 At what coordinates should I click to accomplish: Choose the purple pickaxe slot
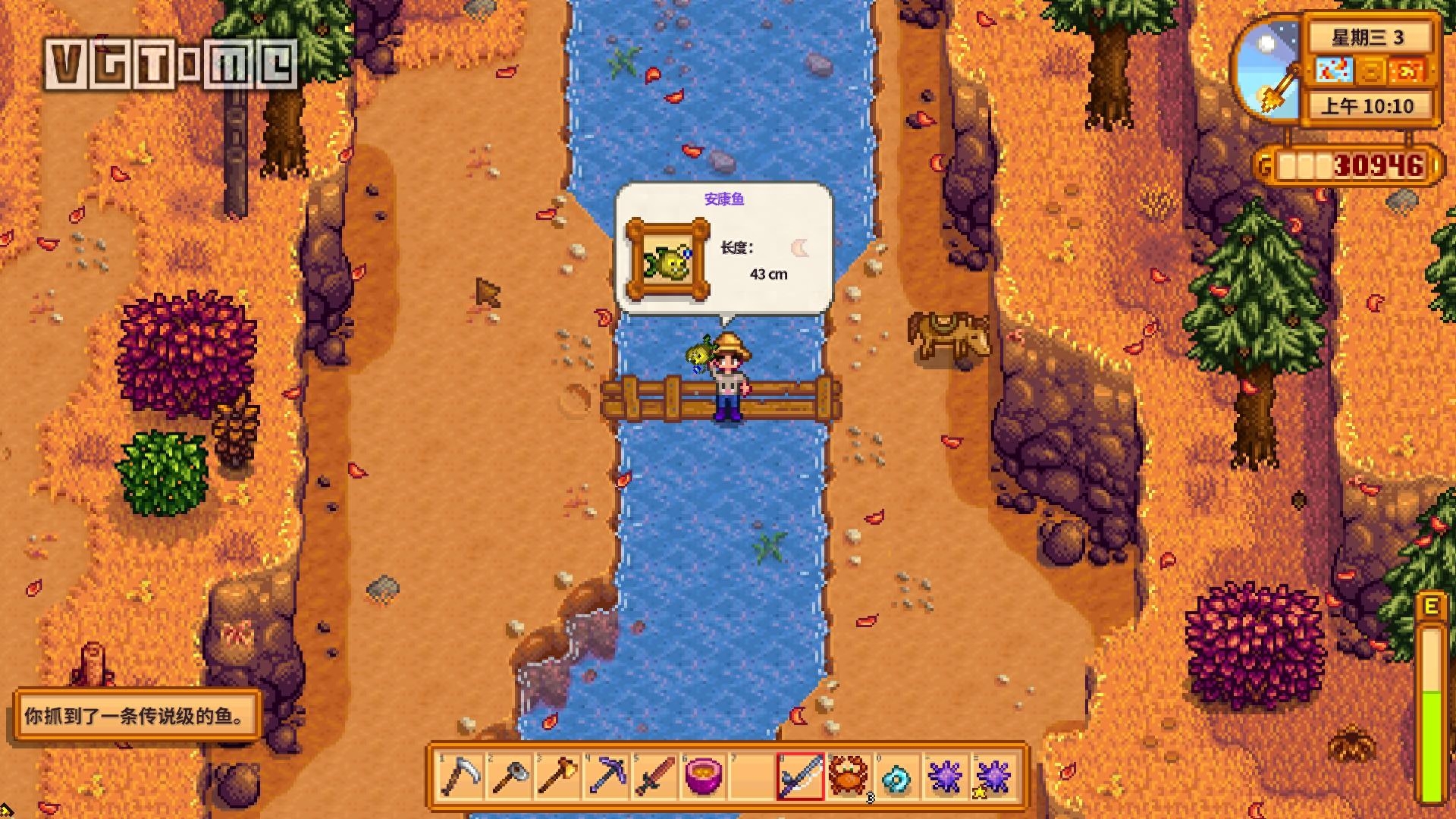[x=606, y=777]
